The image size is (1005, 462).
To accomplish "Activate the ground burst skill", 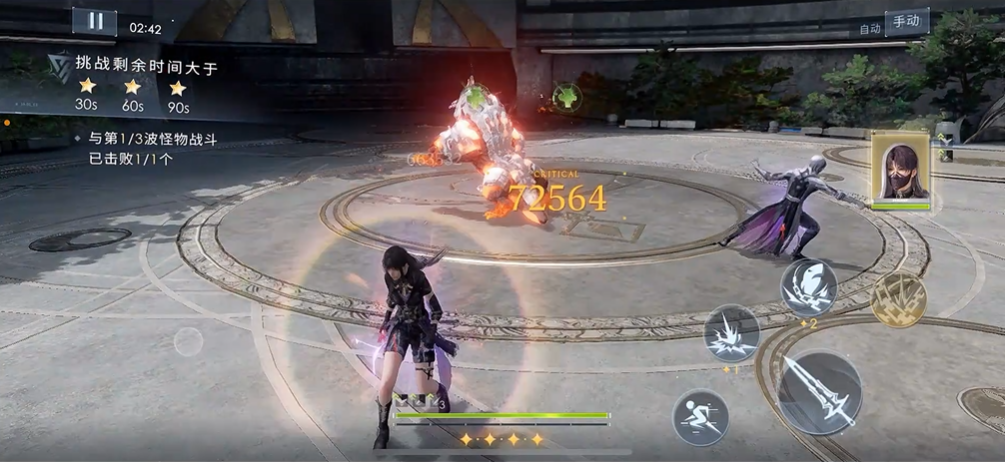I will [x=731, y=333].
